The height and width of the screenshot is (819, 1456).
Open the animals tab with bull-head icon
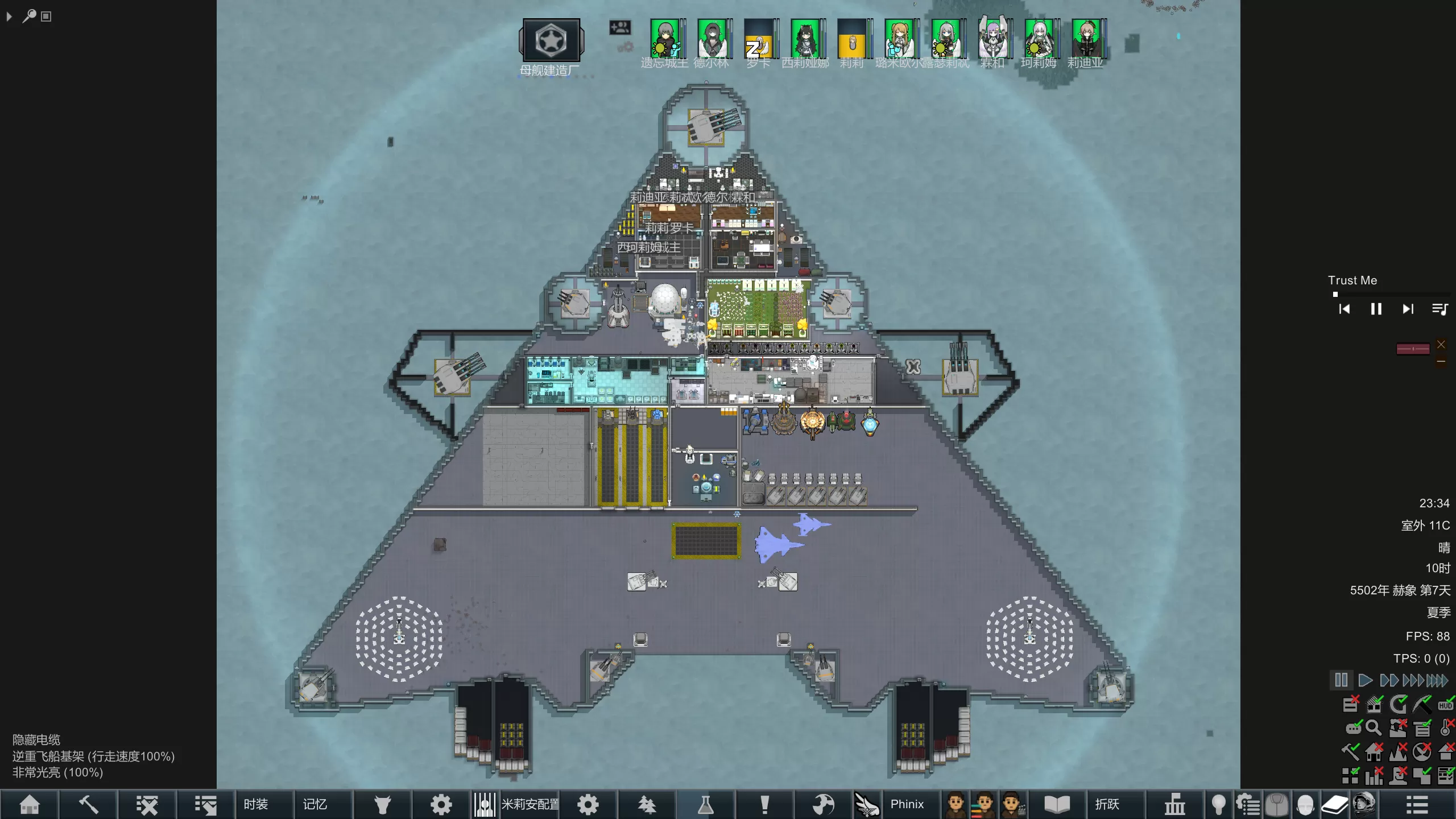click(x=383, y=804)
